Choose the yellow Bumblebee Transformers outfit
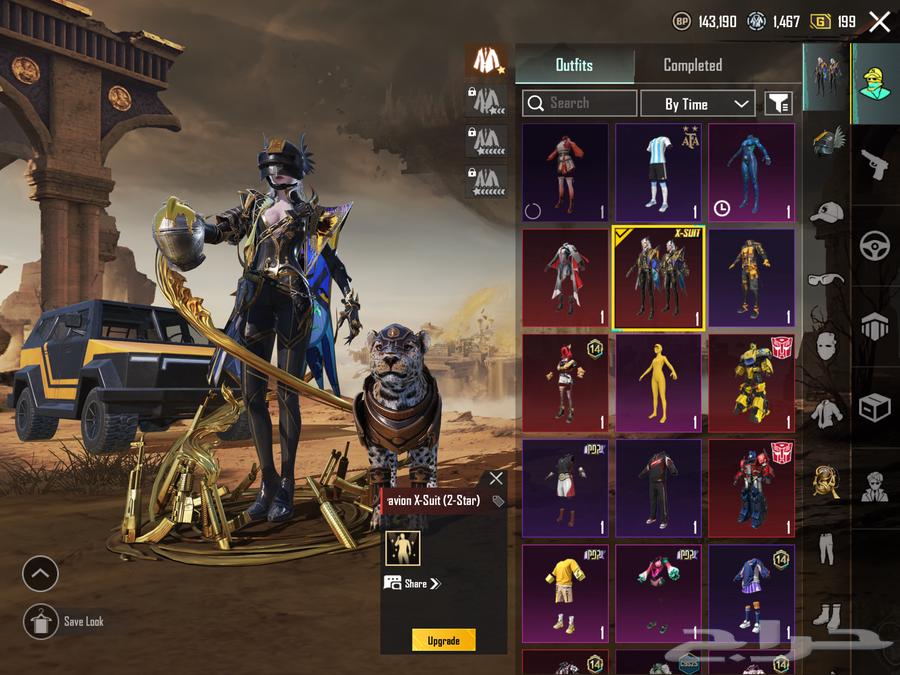 751,383
